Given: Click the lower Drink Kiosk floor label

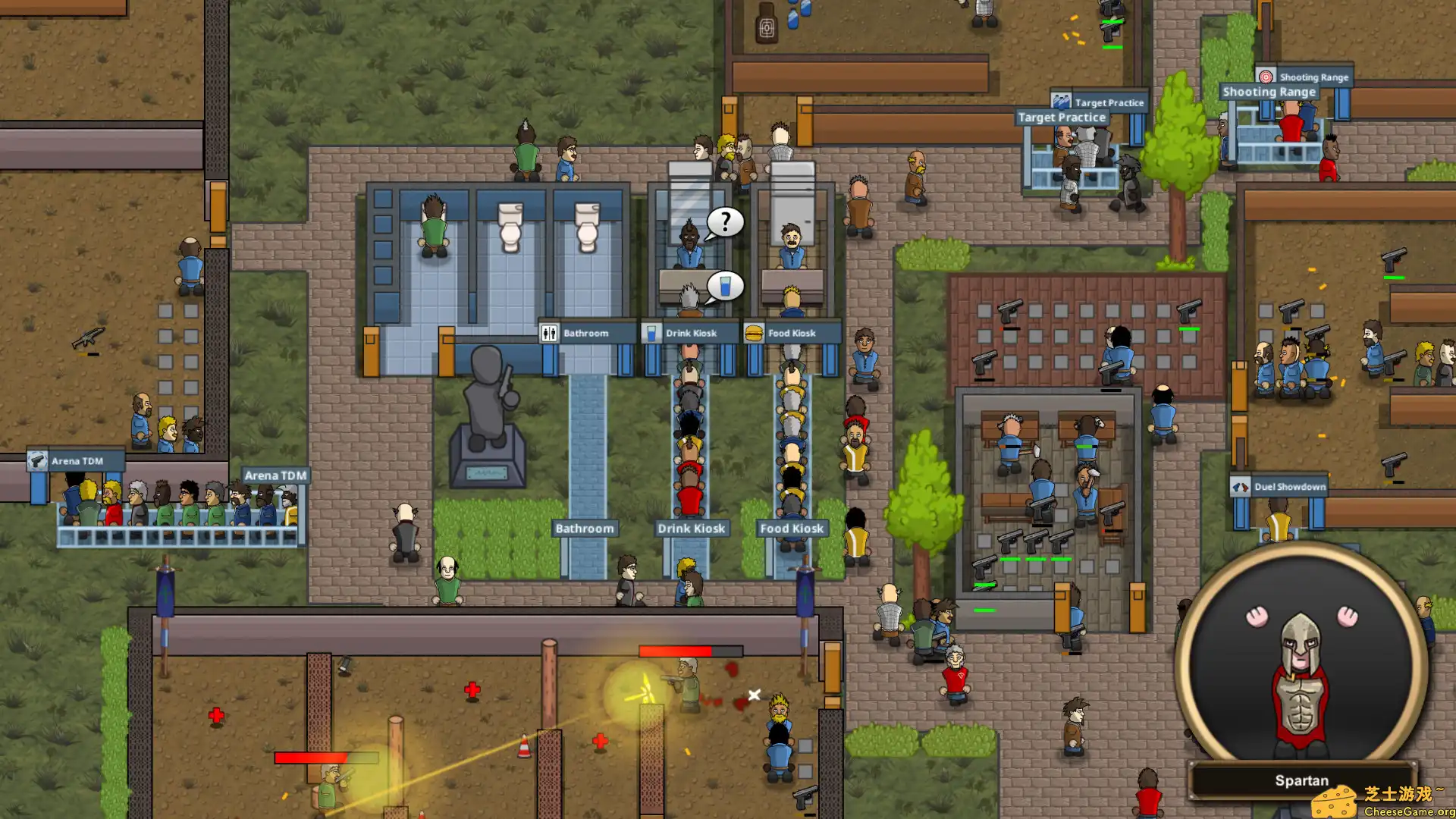Looking at the screenshot, I should tap(691, 528).
